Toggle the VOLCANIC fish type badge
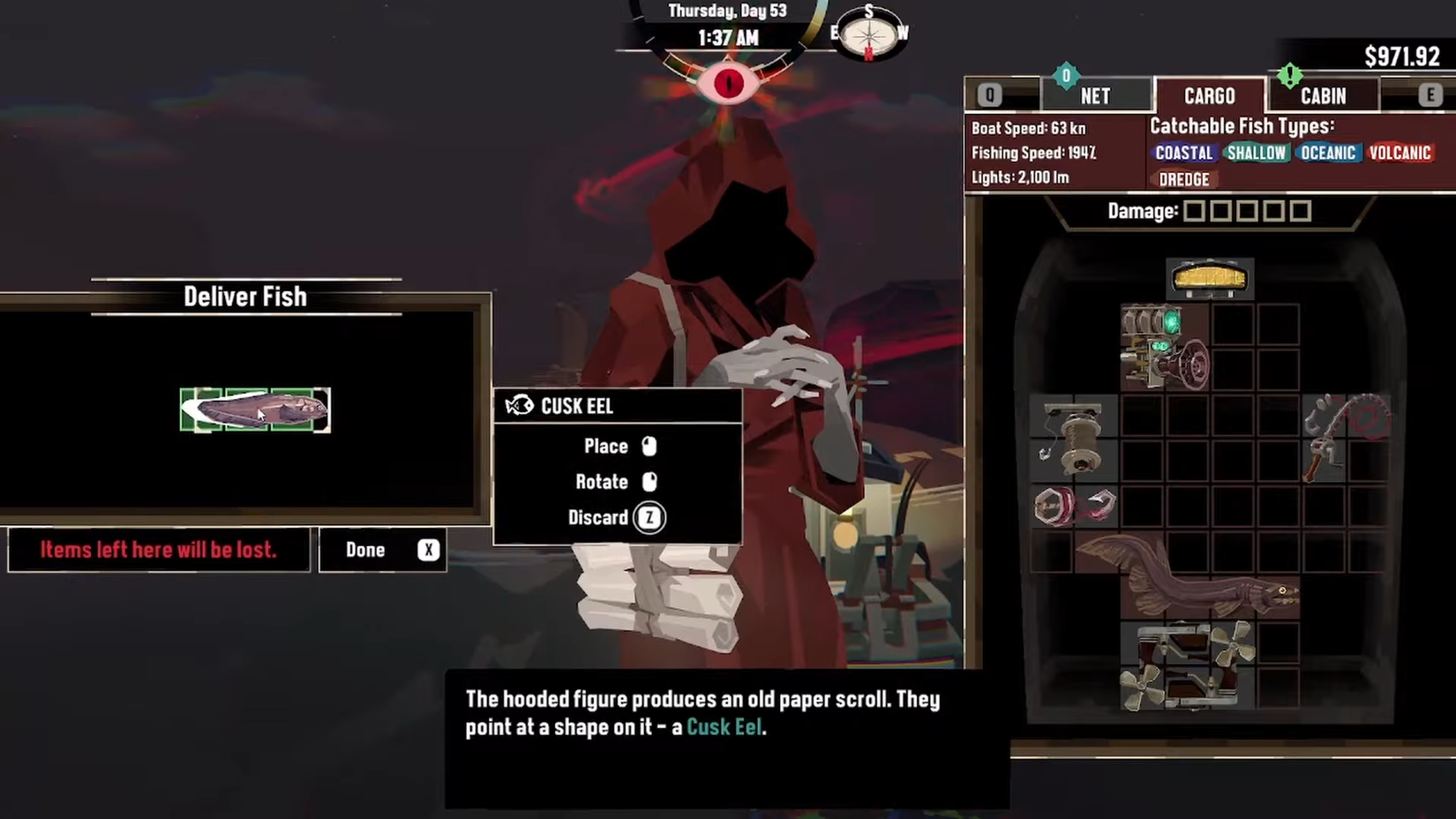The width and height of the screenshot is (1456, 819). 1401,153
